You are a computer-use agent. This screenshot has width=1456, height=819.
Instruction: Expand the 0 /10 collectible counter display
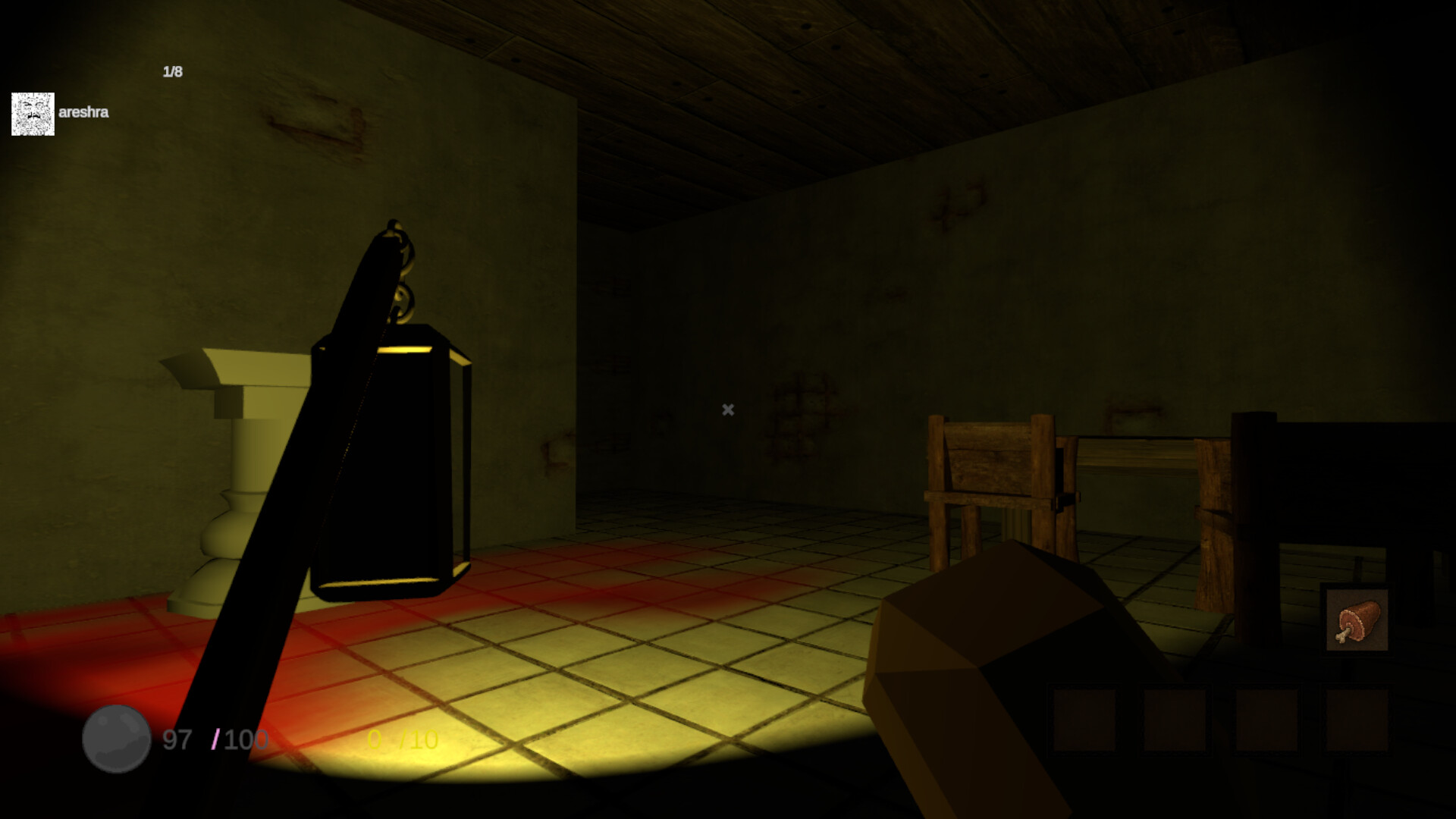tap(402, 739)
